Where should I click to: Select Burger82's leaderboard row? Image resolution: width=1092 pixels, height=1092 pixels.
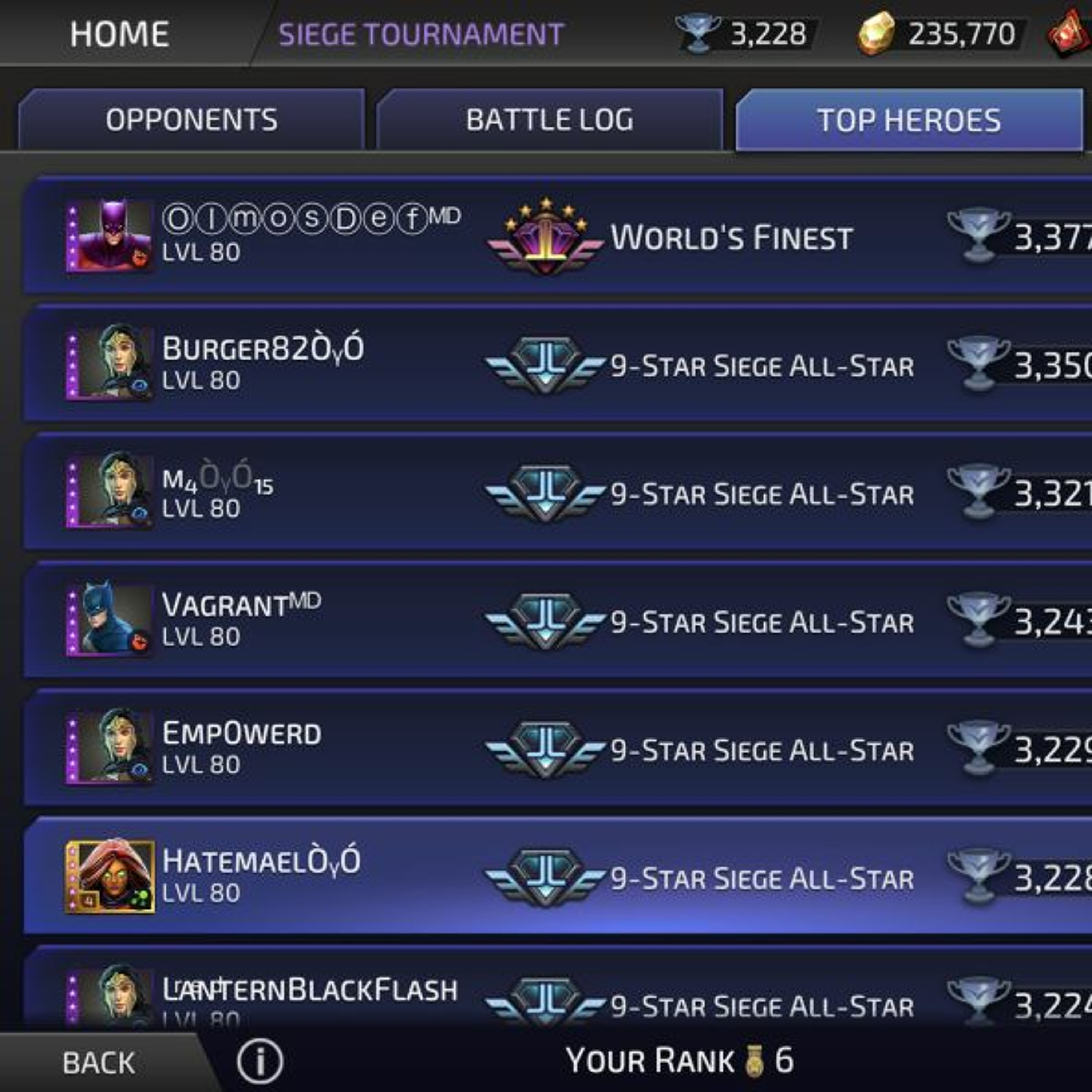[565, 365]
